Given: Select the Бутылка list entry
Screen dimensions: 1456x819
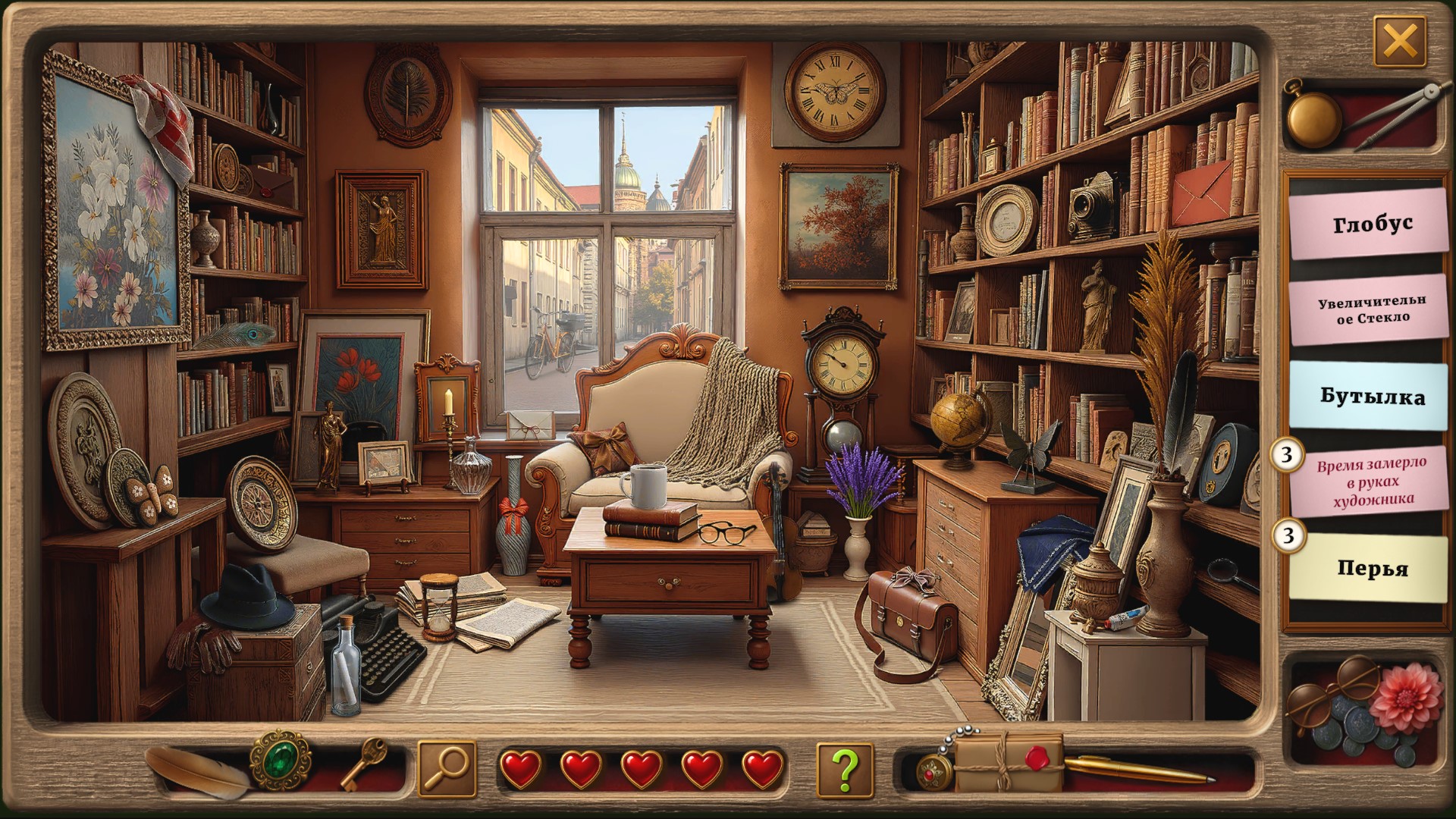Looking at the screenshot, I should tap(1371, 396).
